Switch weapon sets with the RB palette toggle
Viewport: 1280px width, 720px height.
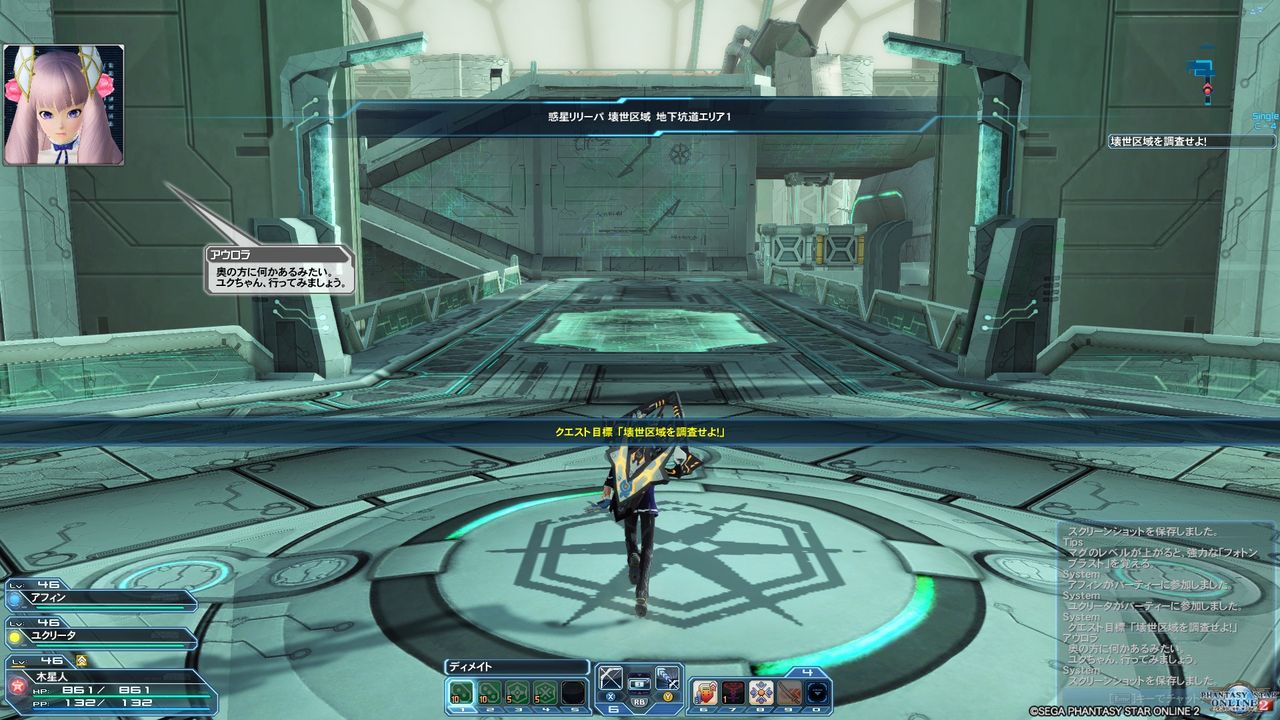pos(637,702)
